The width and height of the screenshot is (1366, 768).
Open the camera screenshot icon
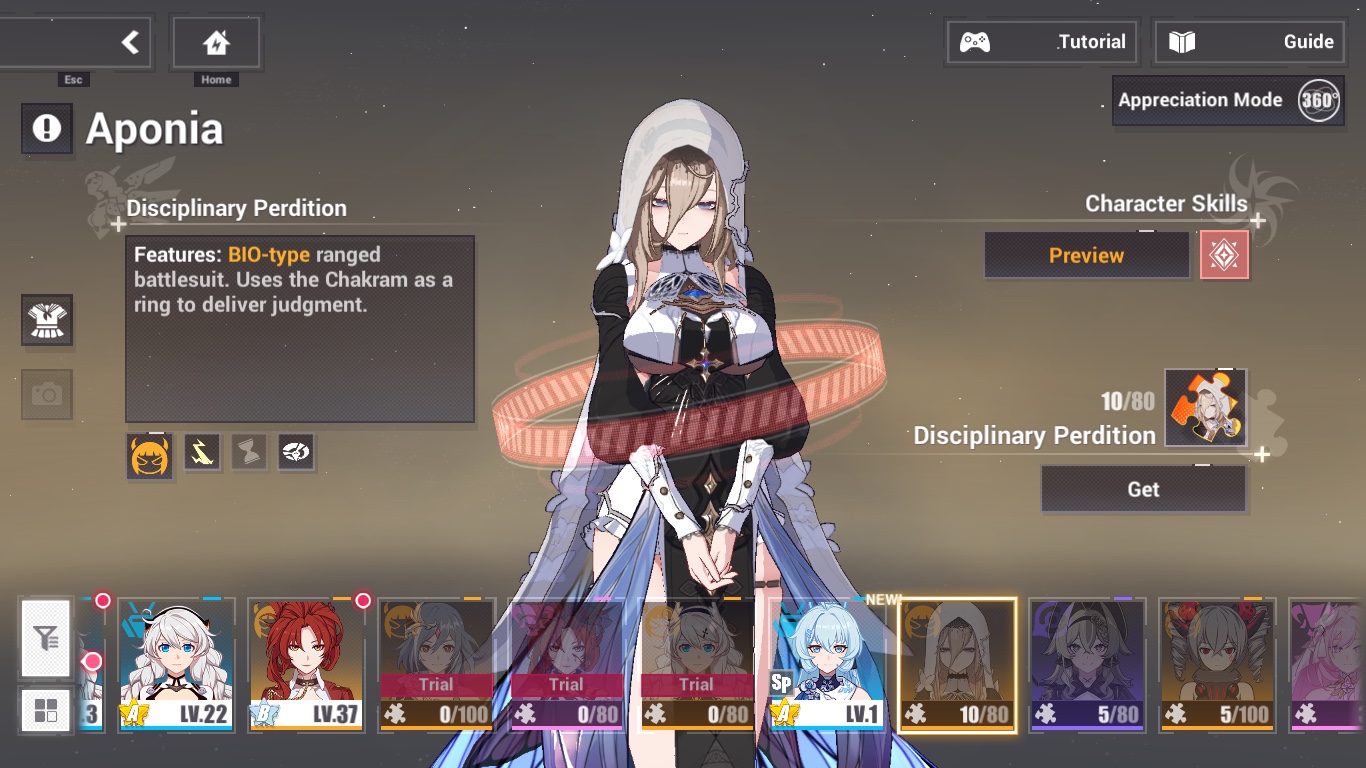pyautogui.click(x=47, y=394)
